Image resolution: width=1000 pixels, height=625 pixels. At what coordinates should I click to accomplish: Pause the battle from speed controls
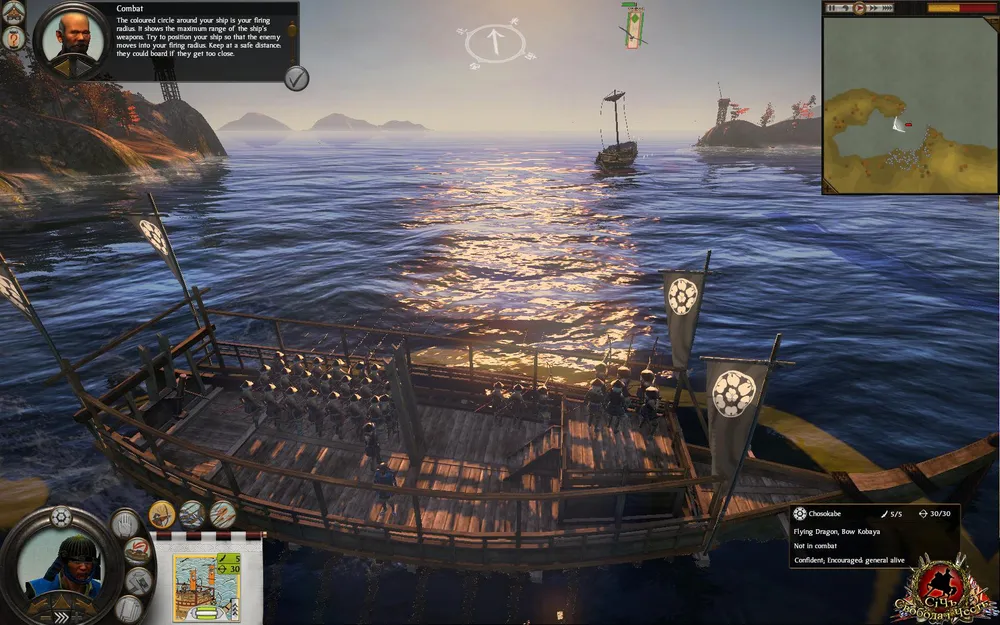coord(834,8)
